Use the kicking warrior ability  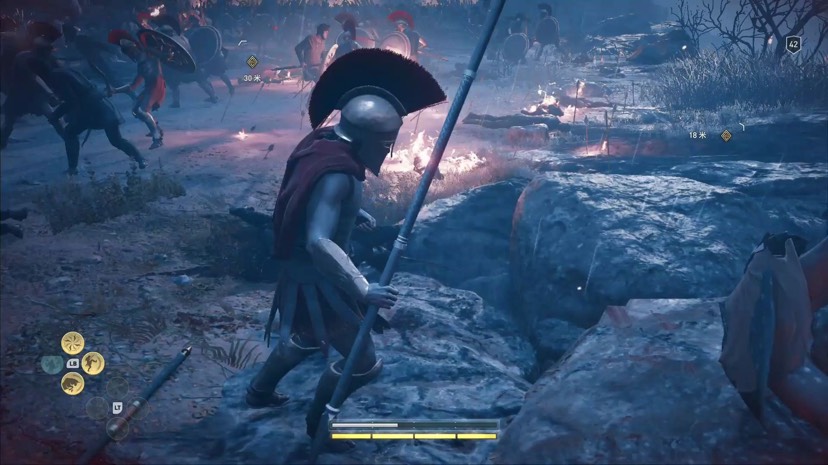pos(93,363)
